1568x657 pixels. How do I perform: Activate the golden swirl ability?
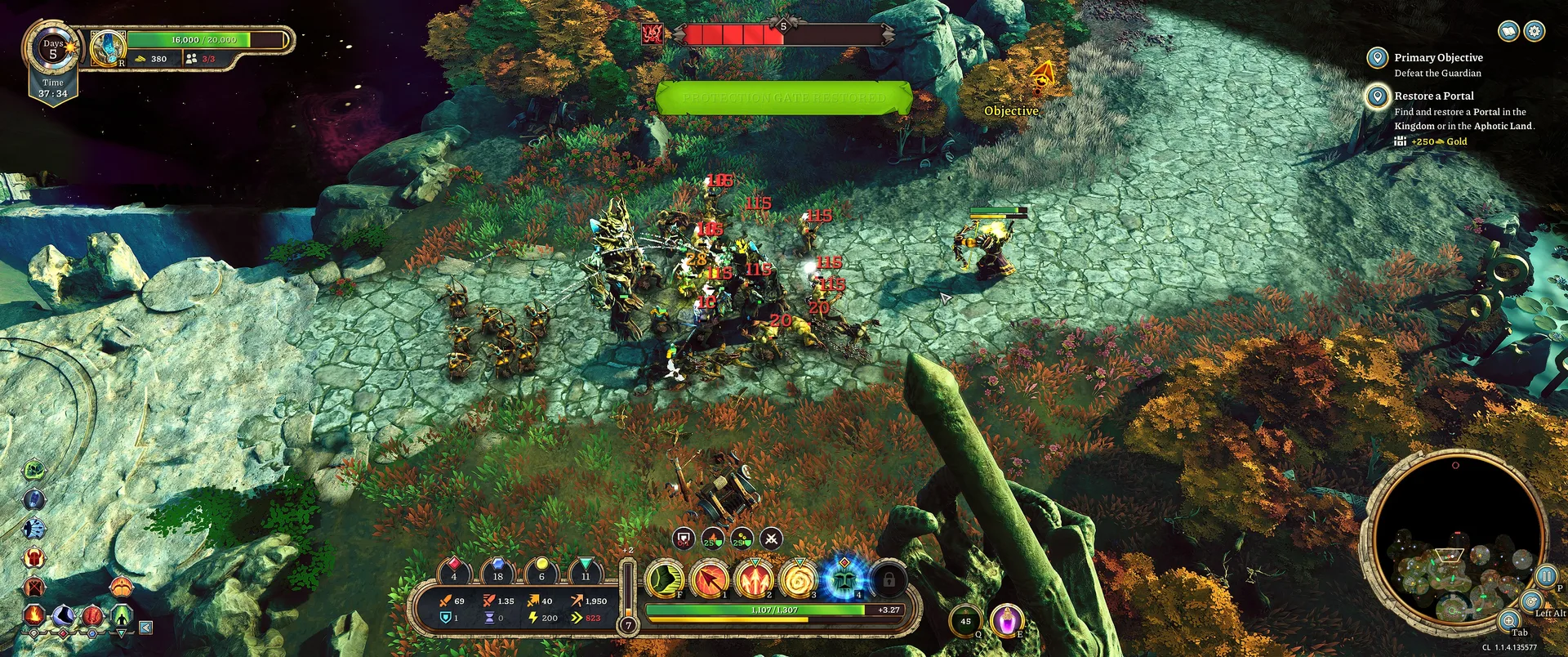(x=799, y=579)
